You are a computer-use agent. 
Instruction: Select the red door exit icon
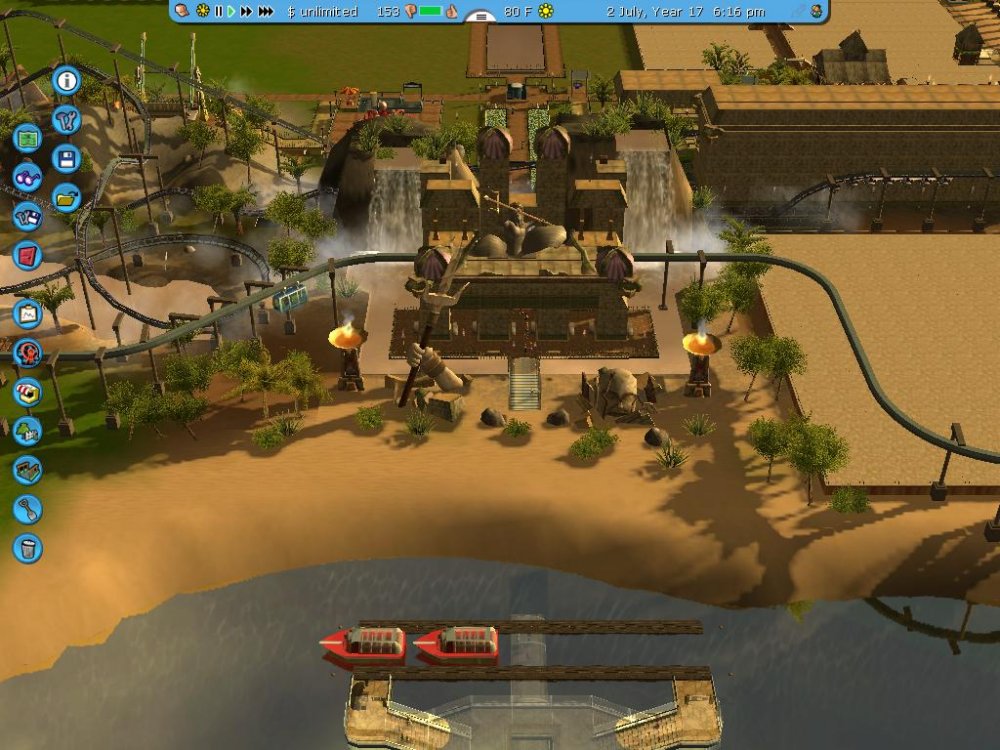click(27, 256)
